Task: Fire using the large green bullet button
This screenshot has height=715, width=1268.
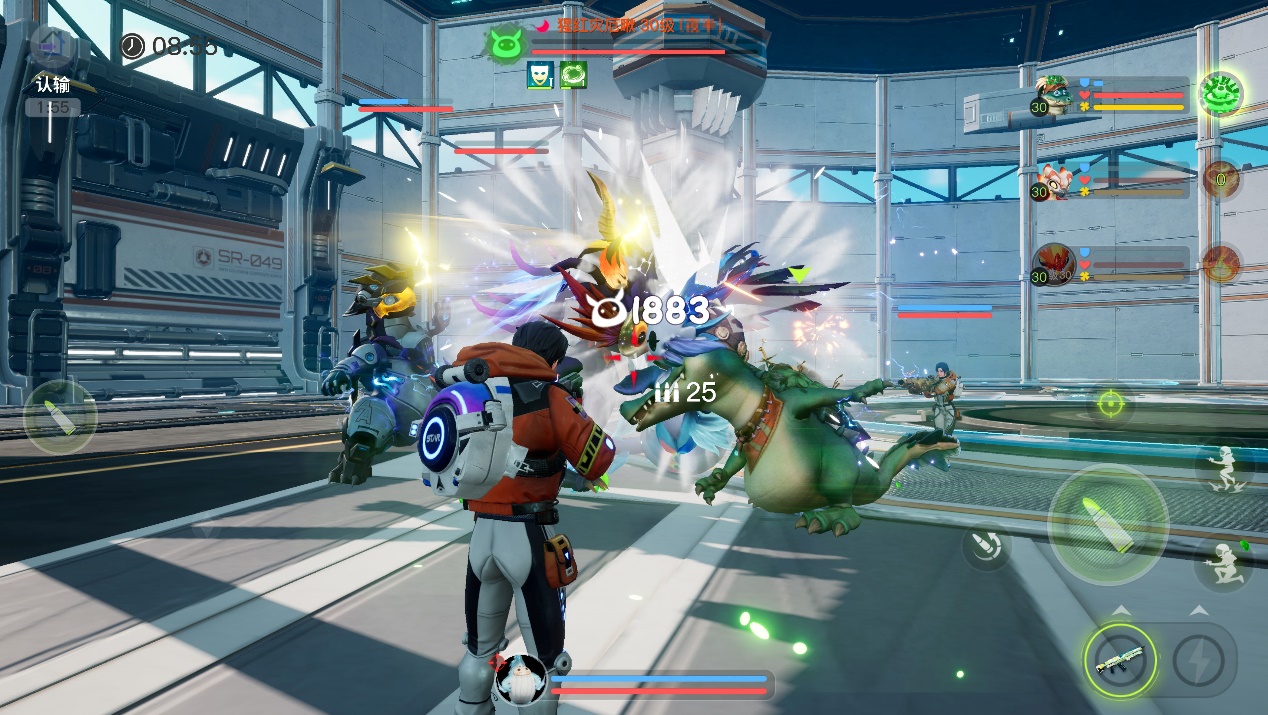Action: [1107, 523]
